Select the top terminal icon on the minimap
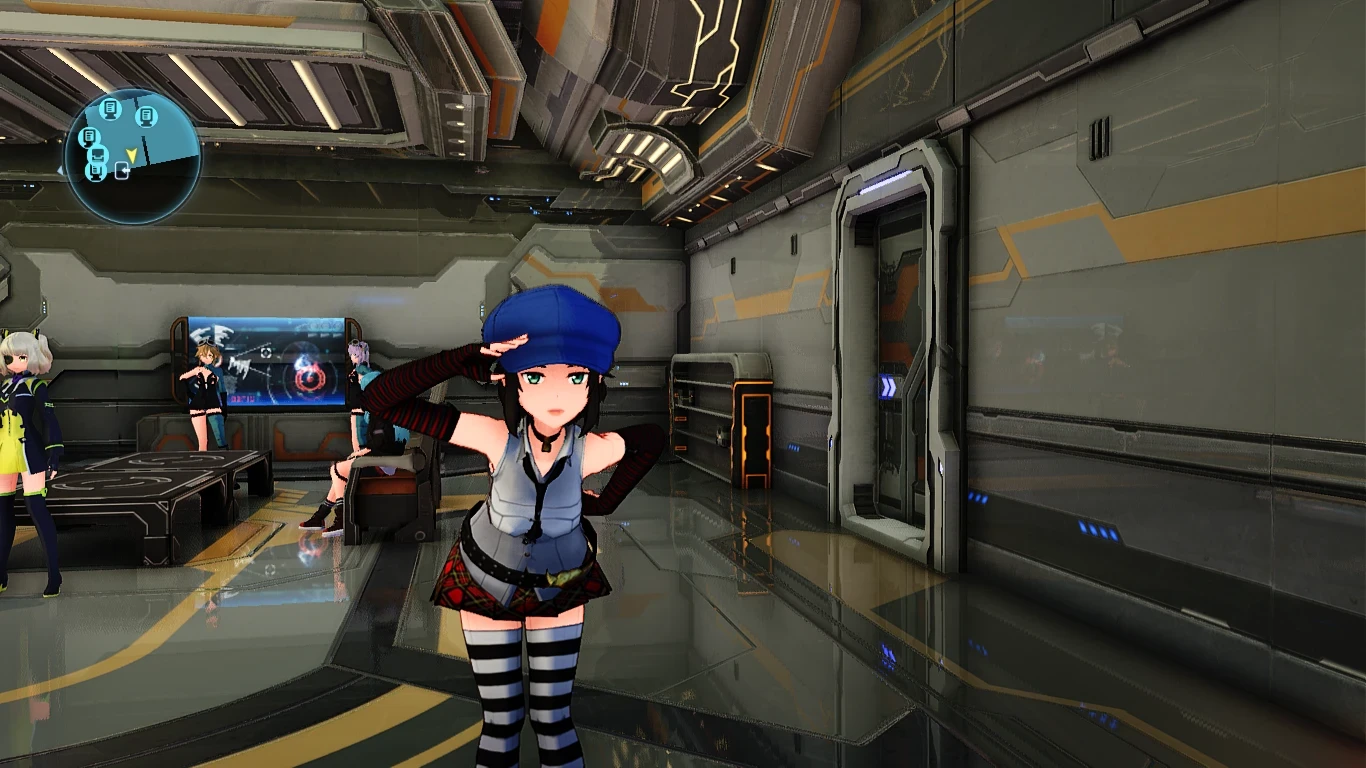The width and height of the screenshot is (1366, 768). [109, 111]
